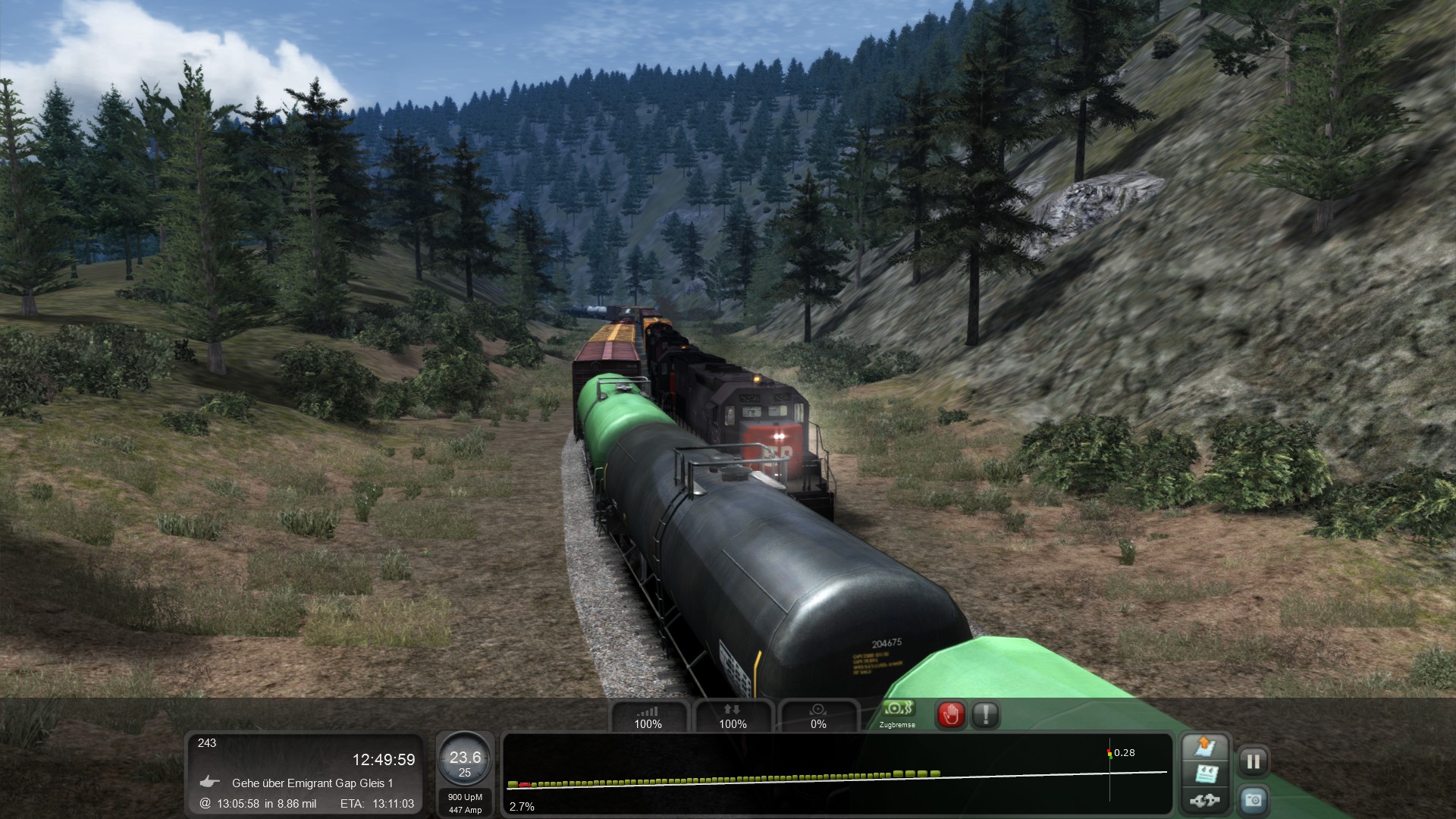The image size is (1456, 819).
Task: Toggle the green Zugbremse brake icon
Action: coord(897,710)
